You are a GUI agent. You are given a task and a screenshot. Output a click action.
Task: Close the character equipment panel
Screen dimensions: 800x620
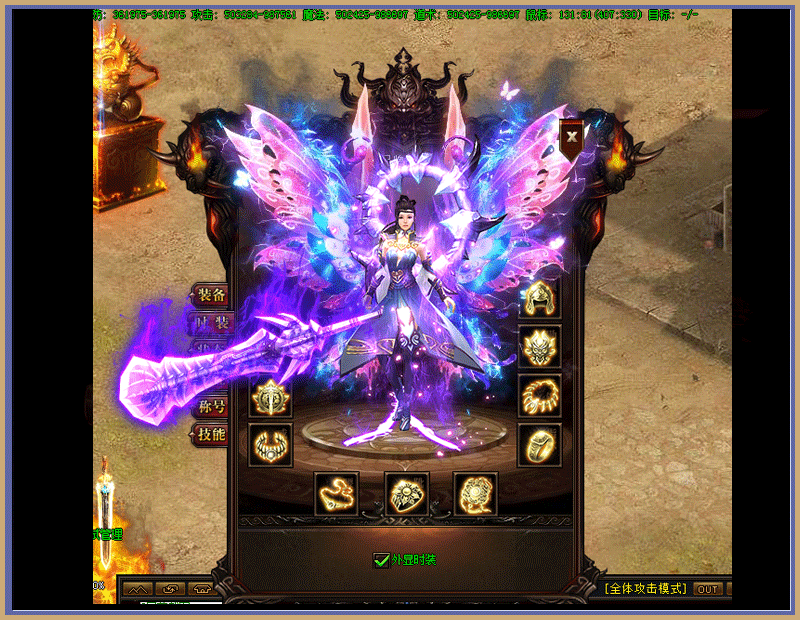tap(572, 136)
